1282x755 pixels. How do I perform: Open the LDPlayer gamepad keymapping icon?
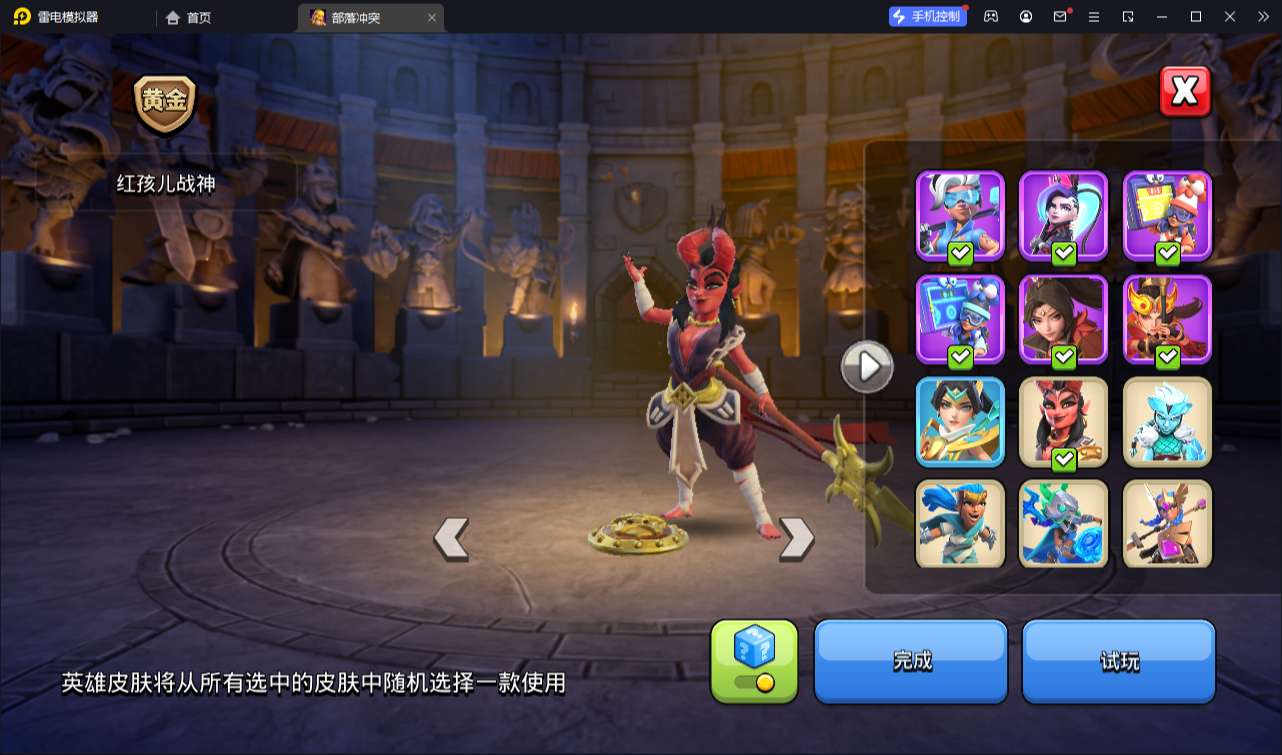pos(990,16)
